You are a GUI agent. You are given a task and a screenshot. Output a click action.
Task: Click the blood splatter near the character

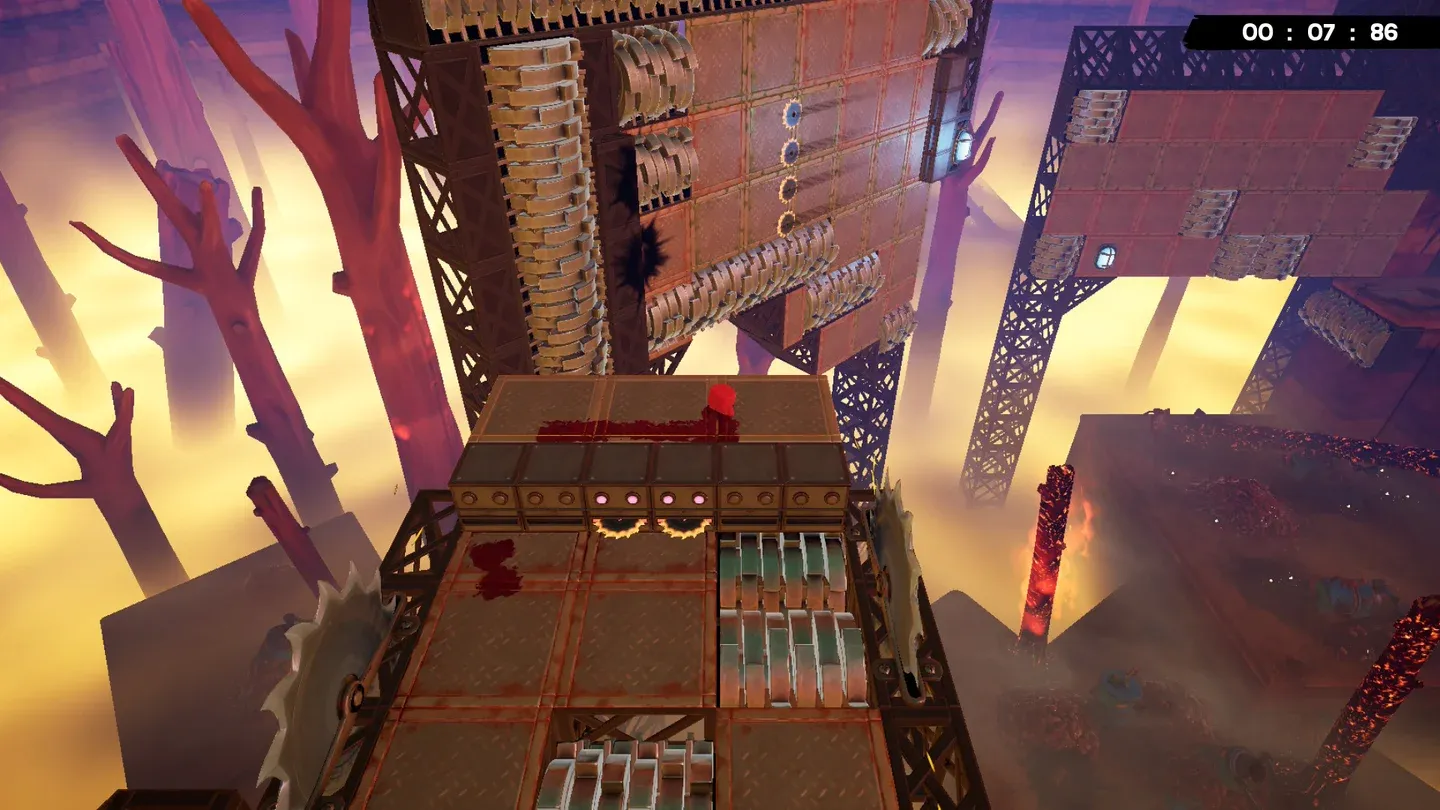tap(620, 430)
